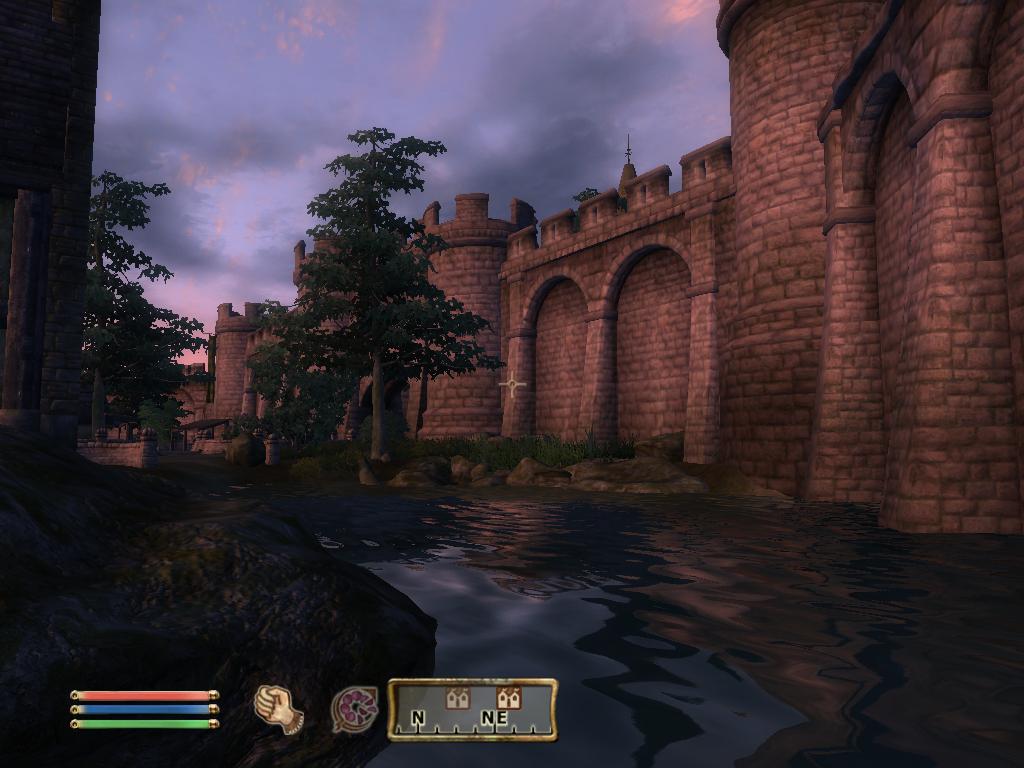Image resolution: width=1024 pixels, height=768 pixels.
Task: Choose the faded city marker near N
Action: click(457, 698)
